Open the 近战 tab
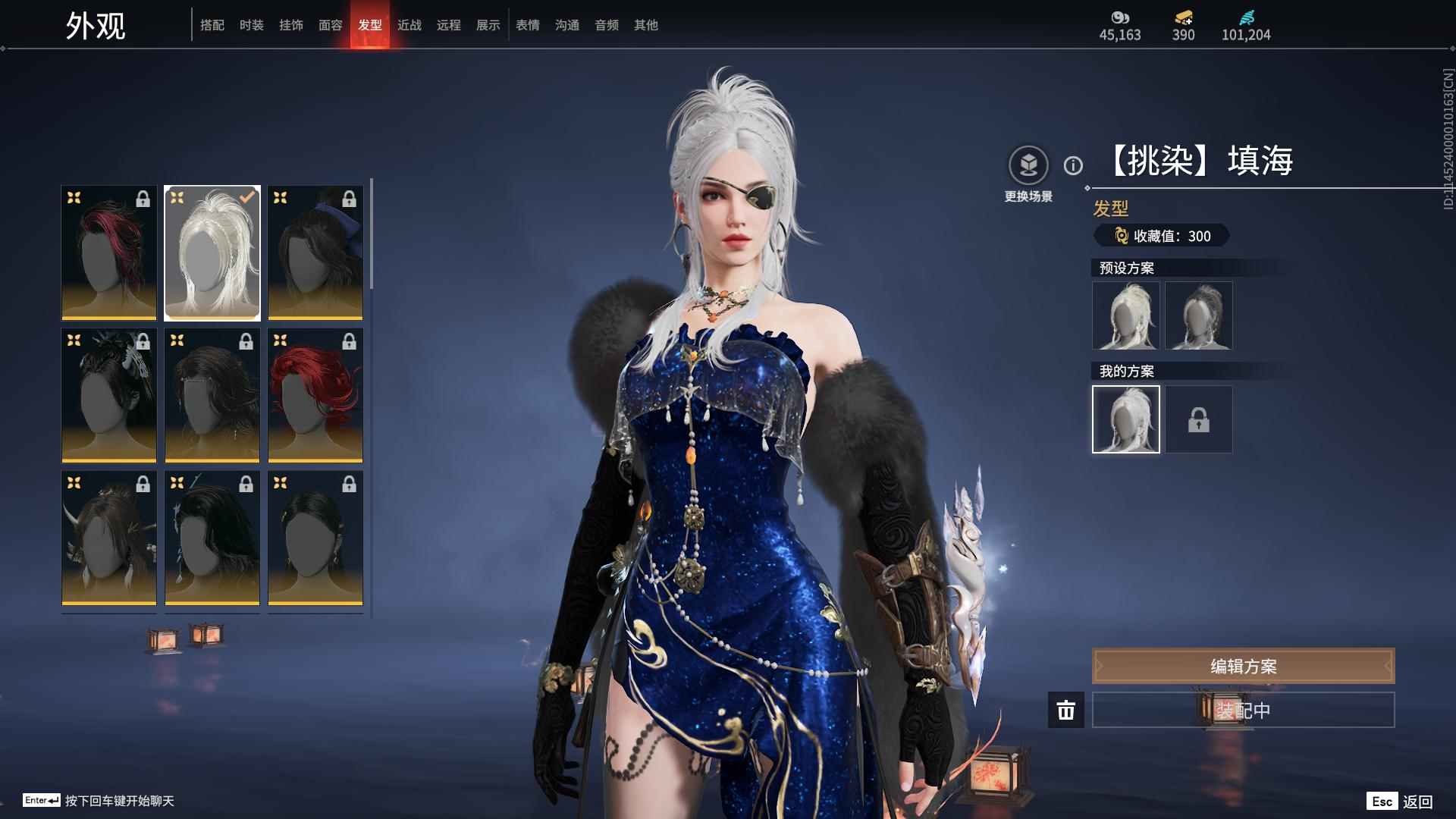 [409, 25]
